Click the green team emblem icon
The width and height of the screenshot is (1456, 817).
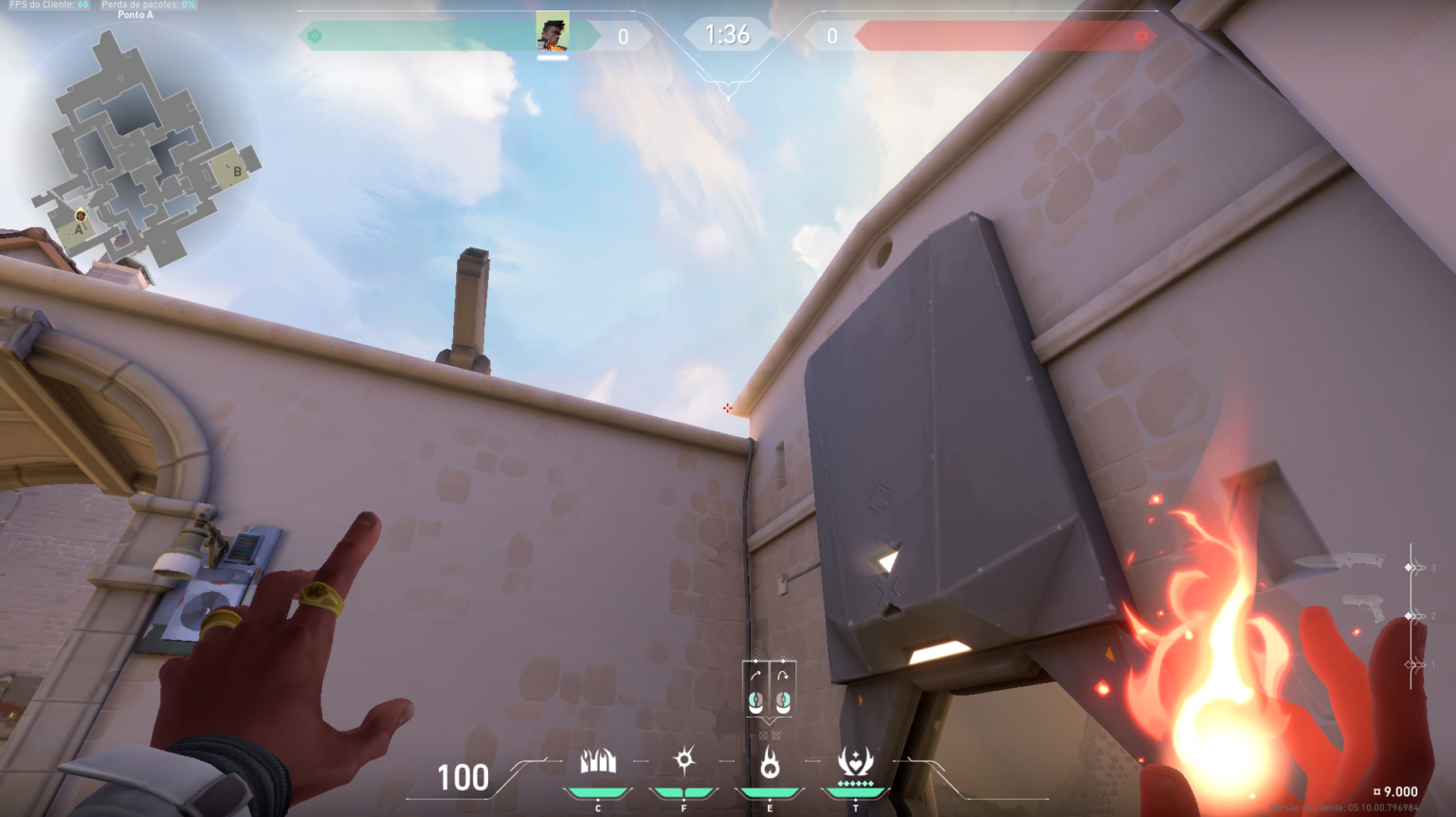(x=315, y=36)
